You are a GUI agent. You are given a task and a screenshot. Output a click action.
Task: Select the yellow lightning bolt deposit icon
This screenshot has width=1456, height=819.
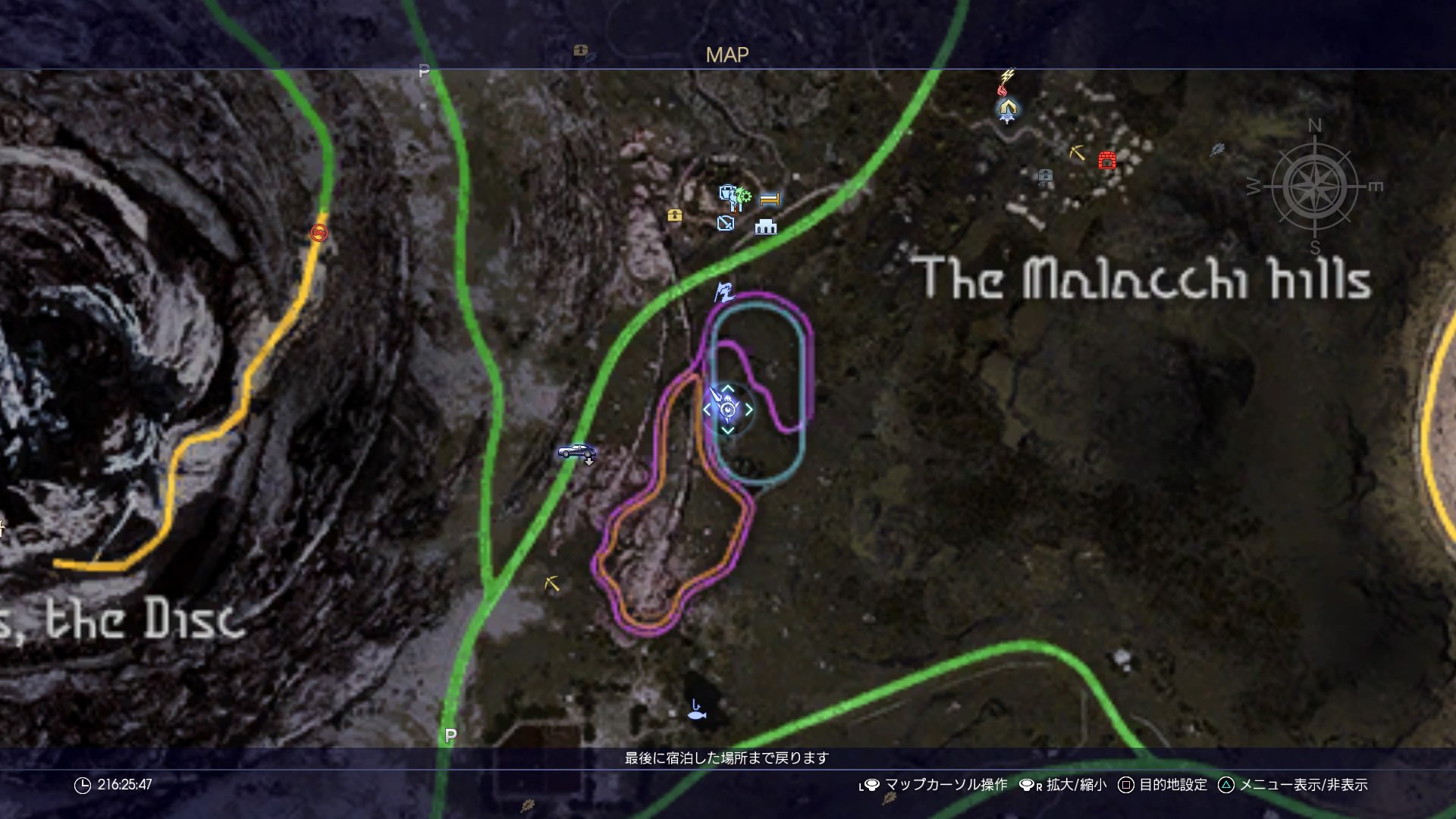coord(1008,76)
